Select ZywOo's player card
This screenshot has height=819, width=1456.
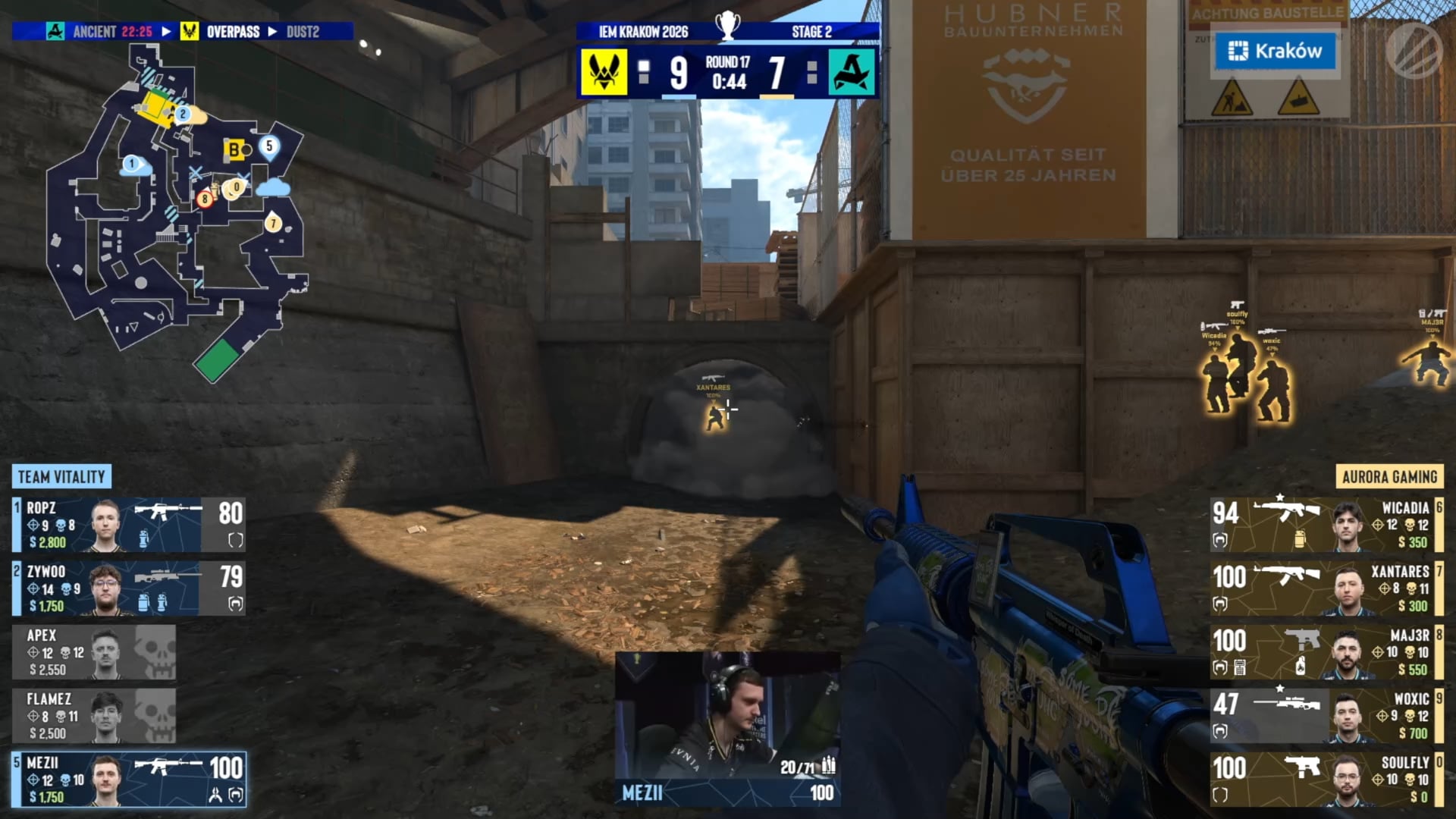(129, 588)
